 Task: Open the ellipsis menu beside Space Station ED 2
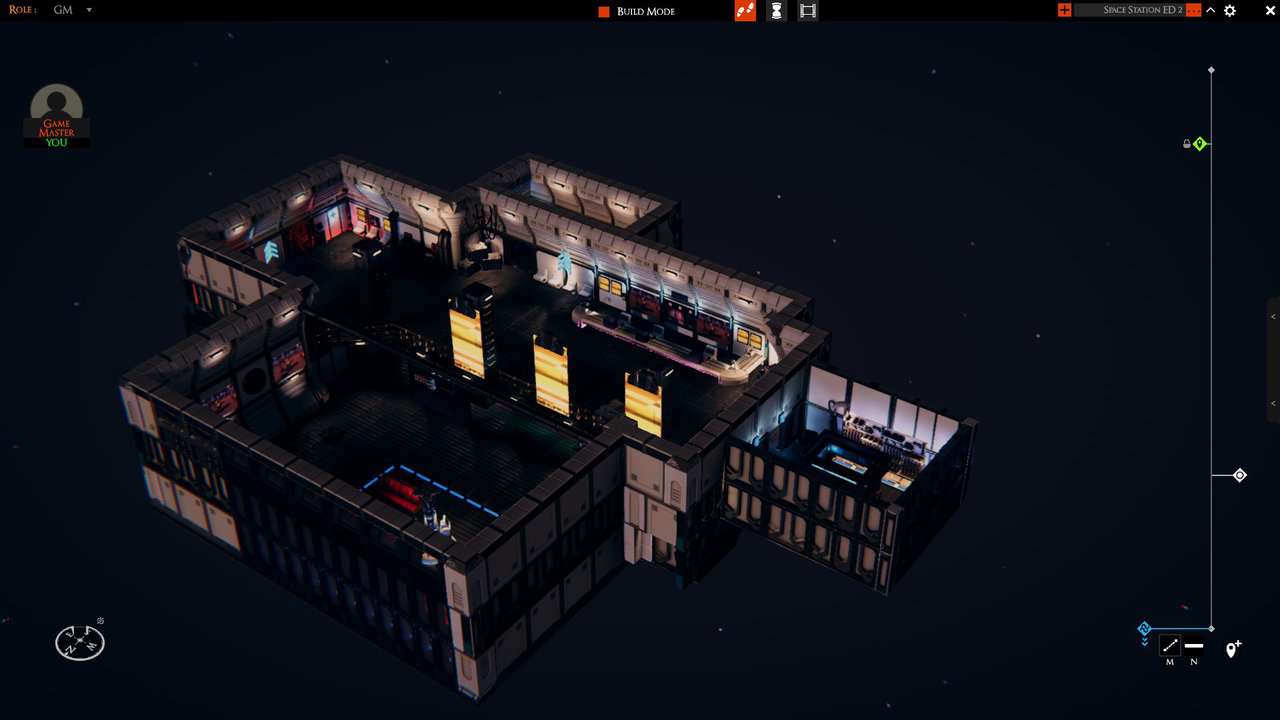(1193, 10)
